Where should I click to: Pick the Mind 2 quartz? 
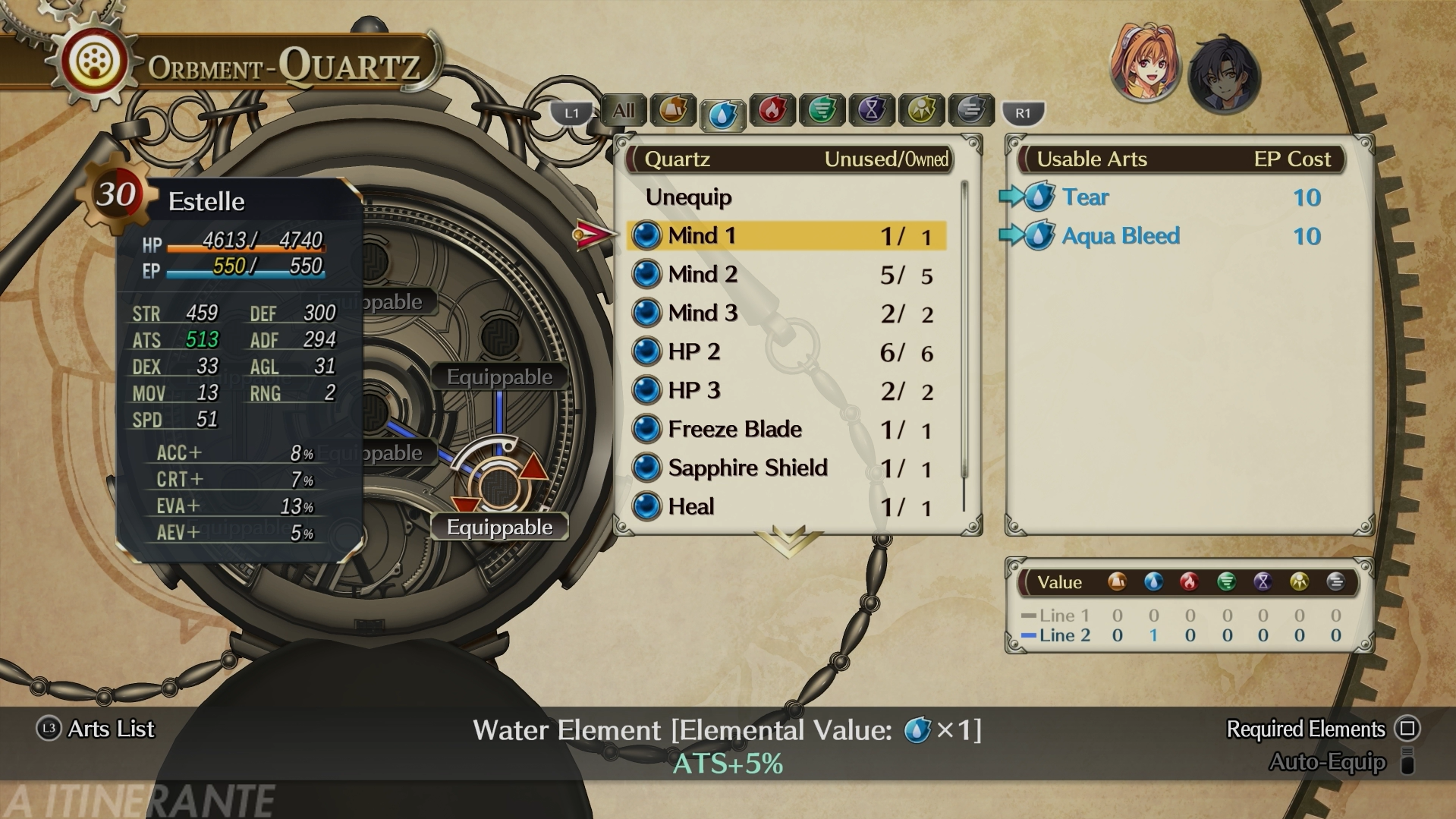[786, 275]
